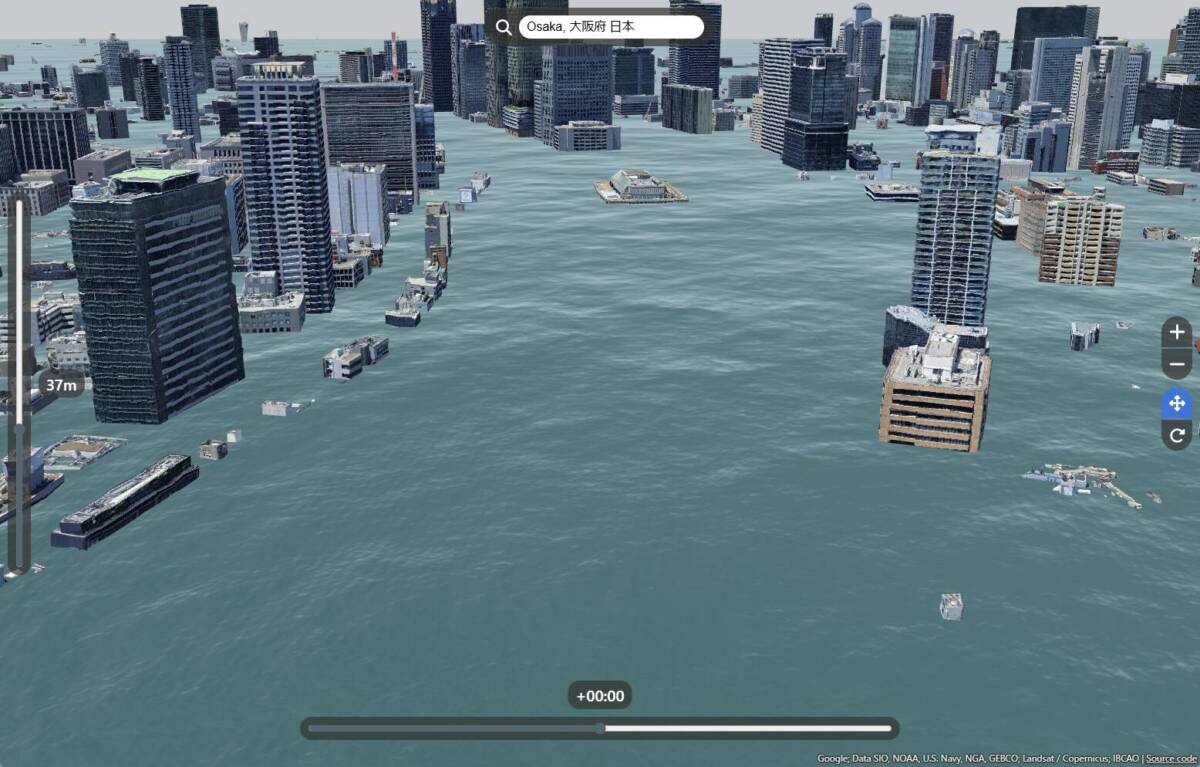Click the magnifying glass search icon
The width and height of the screenshot is (1200, 767).
point(503,27)
